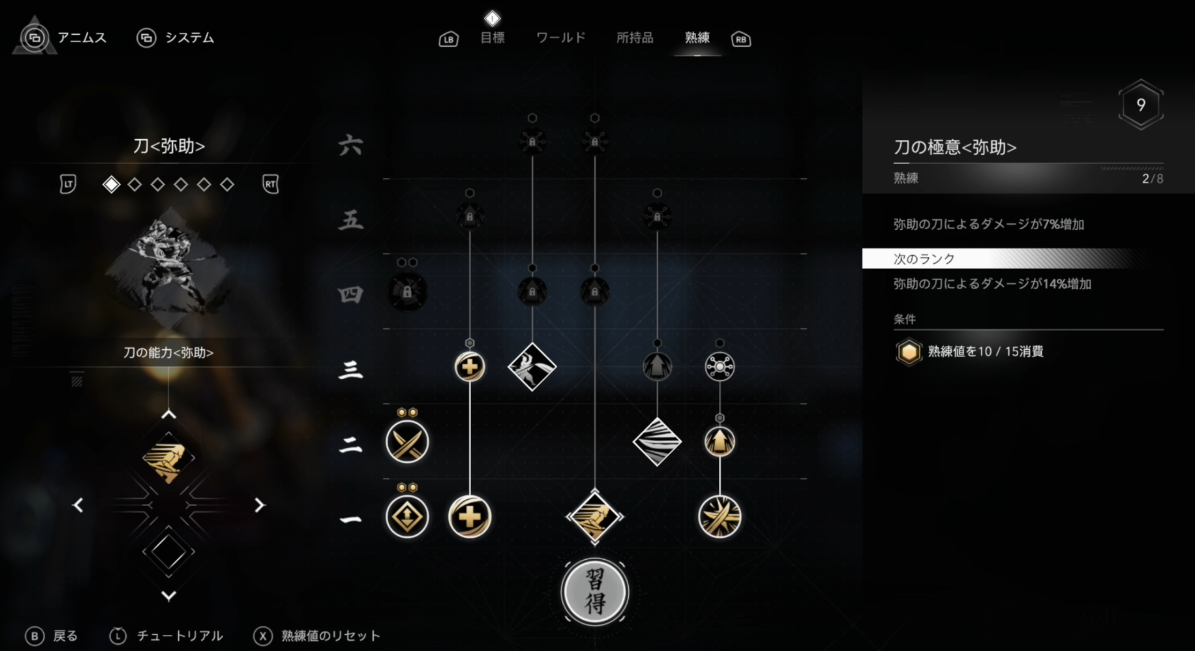Choose the white diamond swordsman skill on row 三
Screen dimensions: 1195x651
532,366
